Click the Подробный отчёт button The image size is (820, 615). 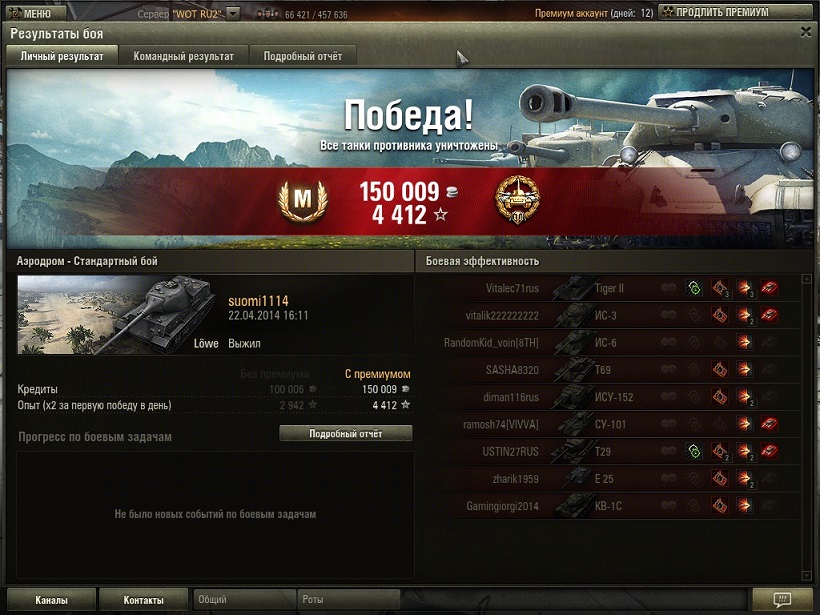pyautogui.click(x=345, y=434)
